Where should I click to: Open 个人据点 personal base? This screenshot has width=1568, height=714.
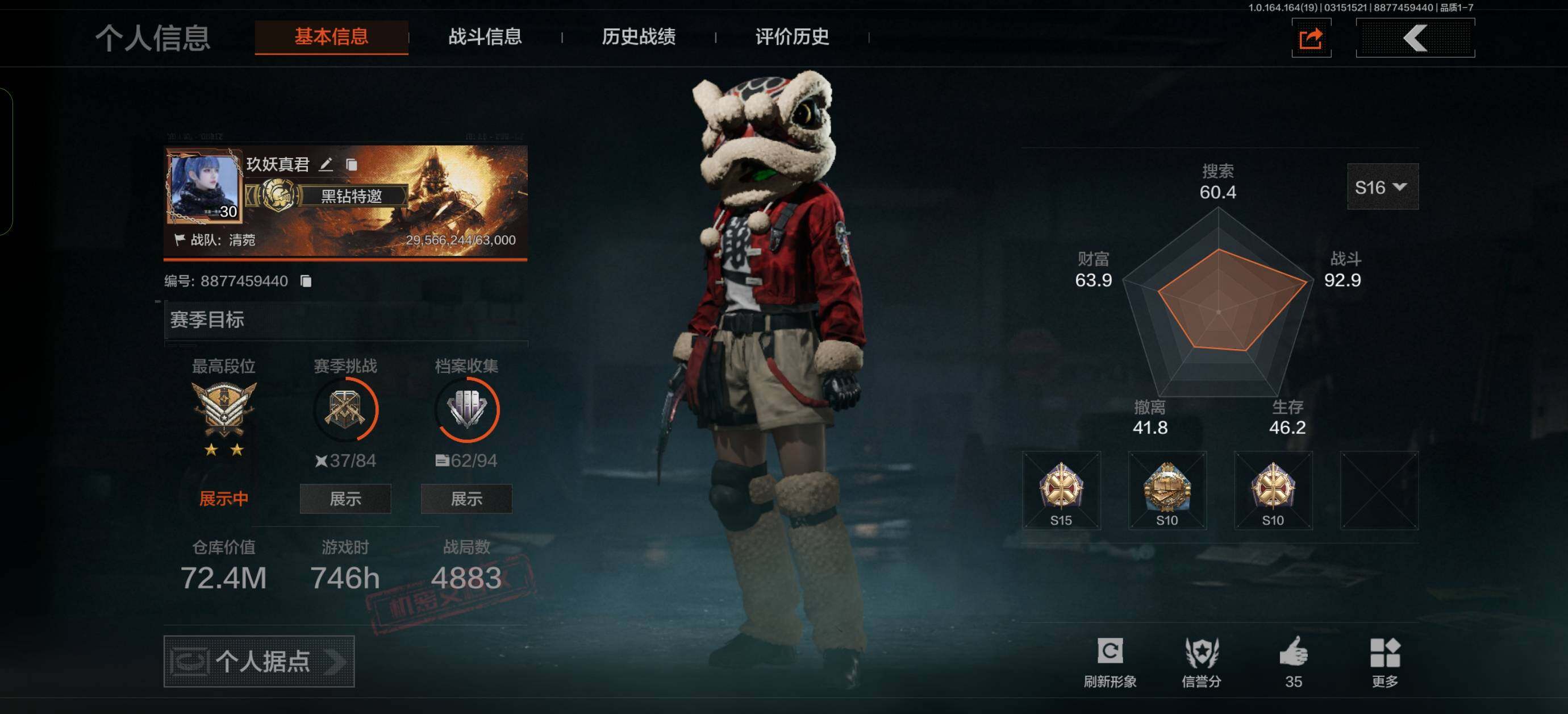click(x=258, y=661)
